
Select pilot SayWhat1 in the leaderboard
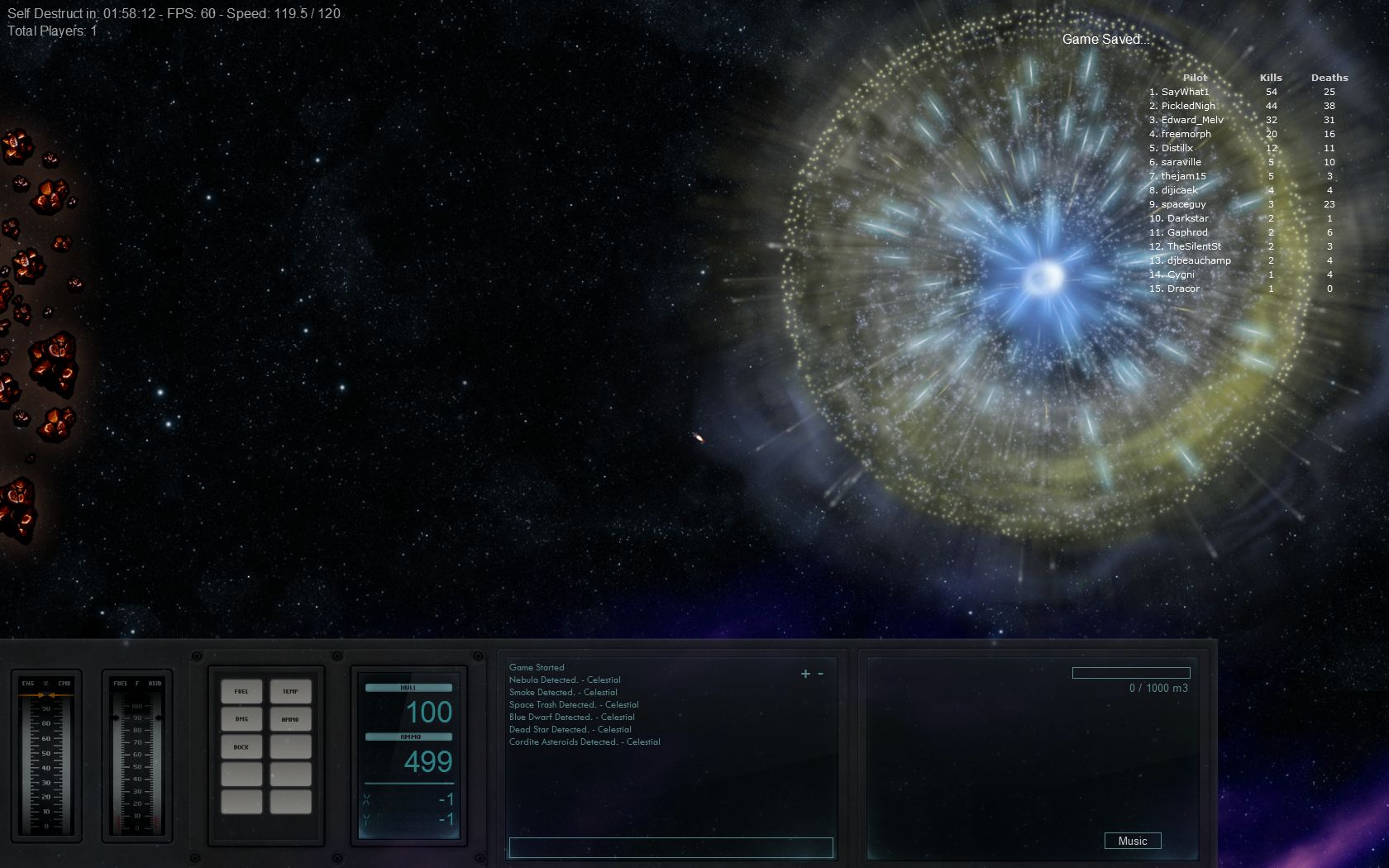pyautogui.click(x=1185, y=92)
